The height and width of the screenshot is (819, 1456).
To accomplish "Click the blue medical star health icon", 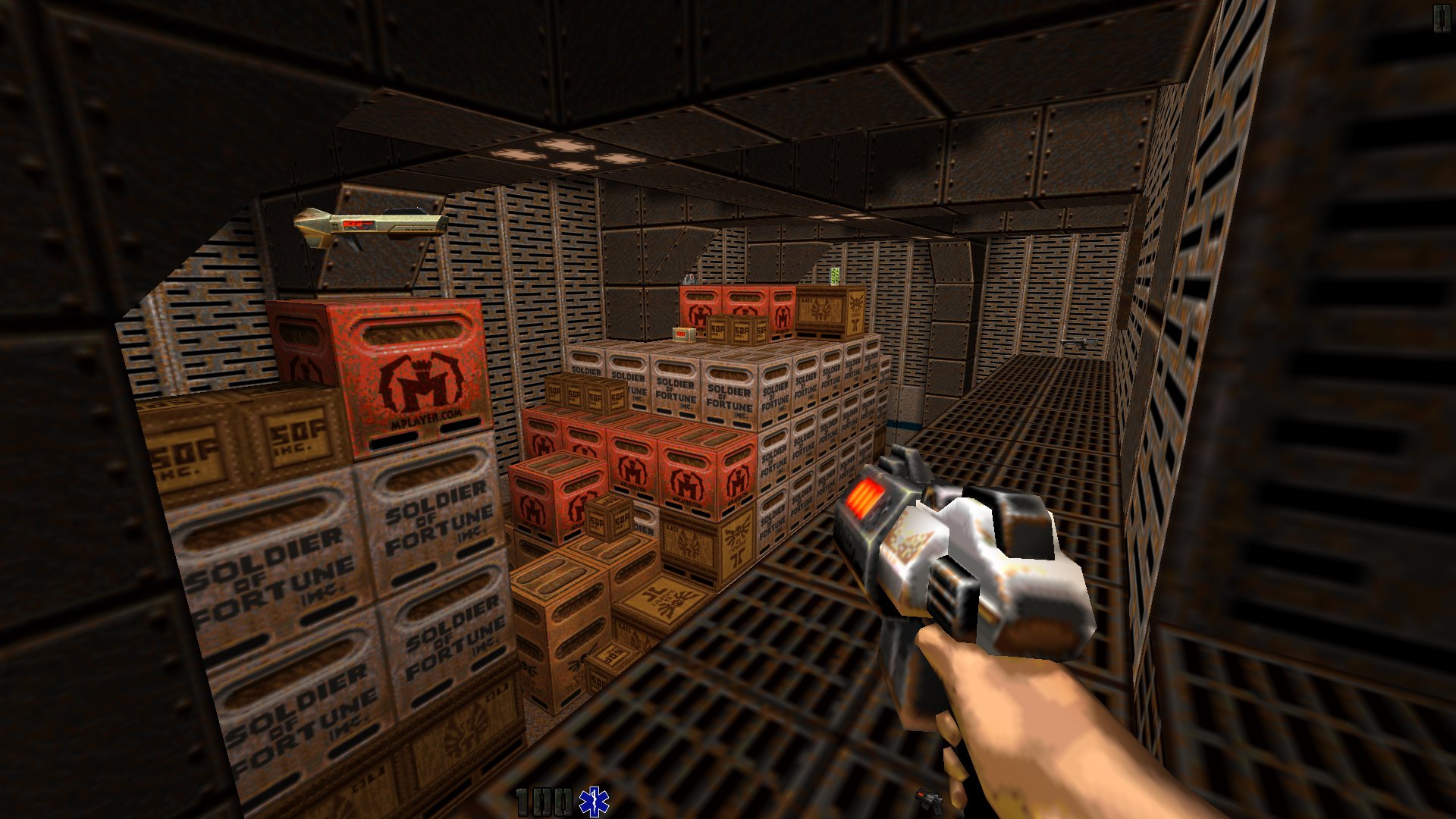I will [x=594, y=802].
